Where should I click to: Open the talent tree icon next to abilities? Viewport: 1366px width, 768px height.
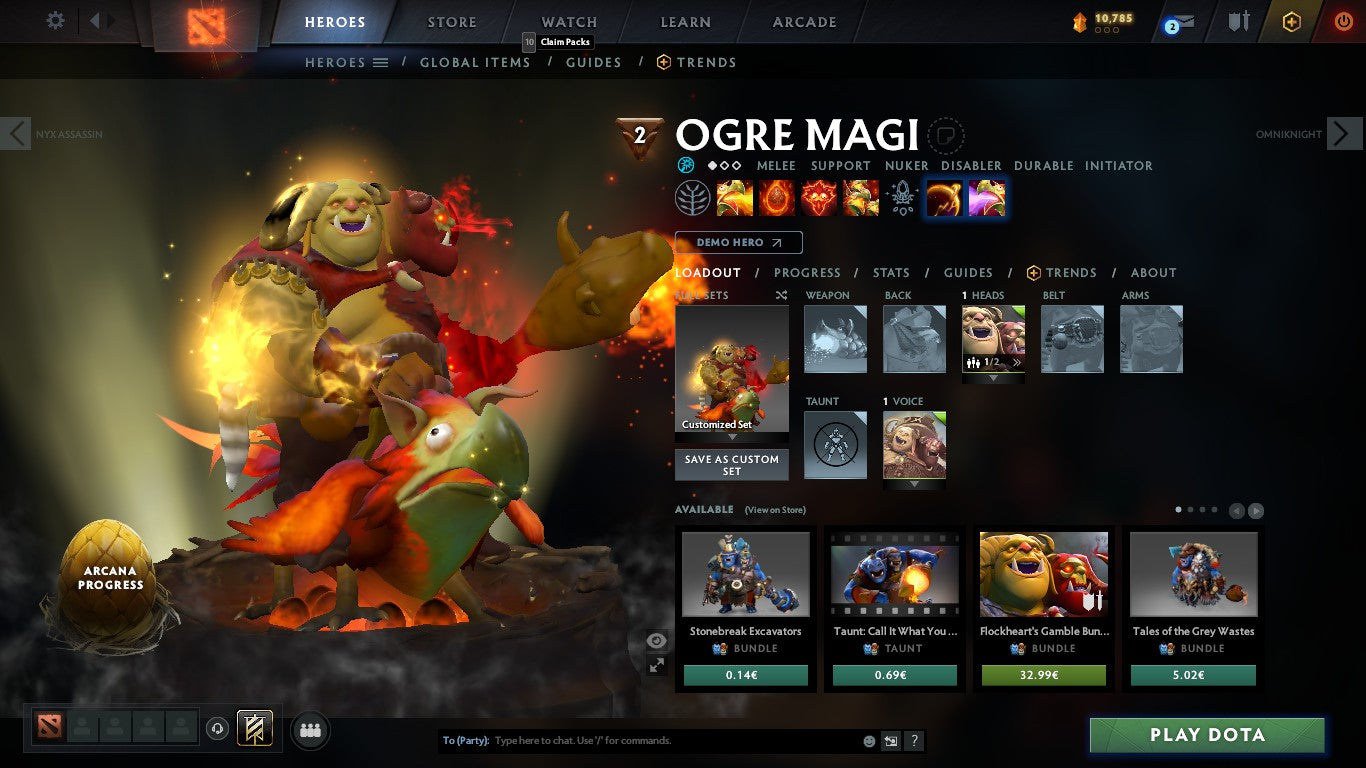tap(693, 197)
